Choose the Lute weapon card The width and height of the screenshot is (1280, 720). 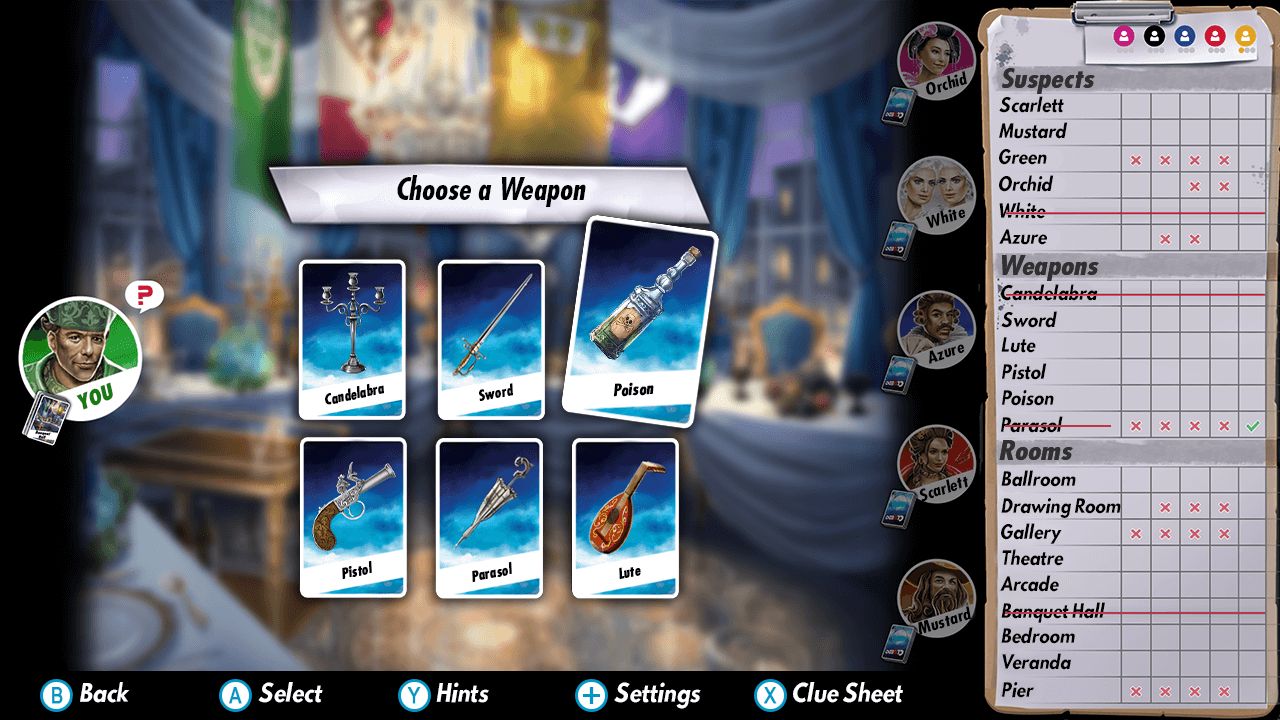[625, 515]
